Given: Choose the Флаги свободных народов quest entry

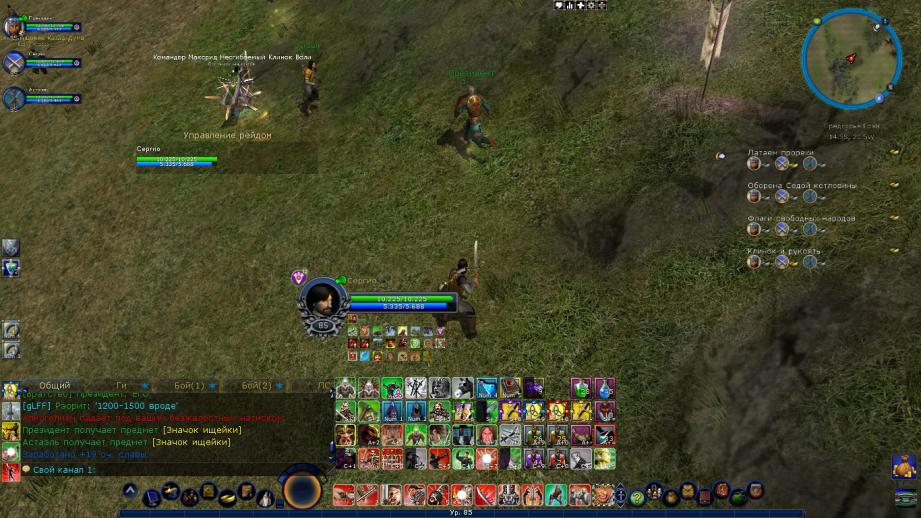Looking at the screenshot, I should pos(800,218).
